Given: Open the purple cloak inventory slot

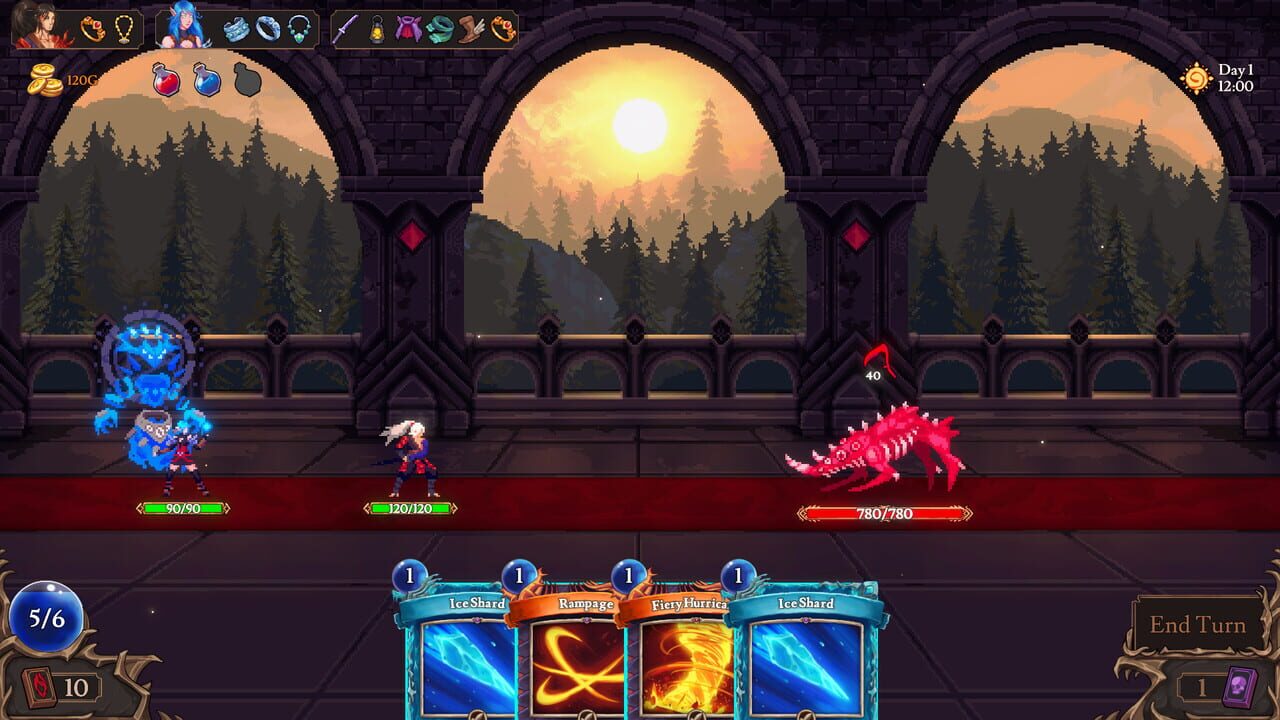Looking at the screenshot, I should coord(407,28).
